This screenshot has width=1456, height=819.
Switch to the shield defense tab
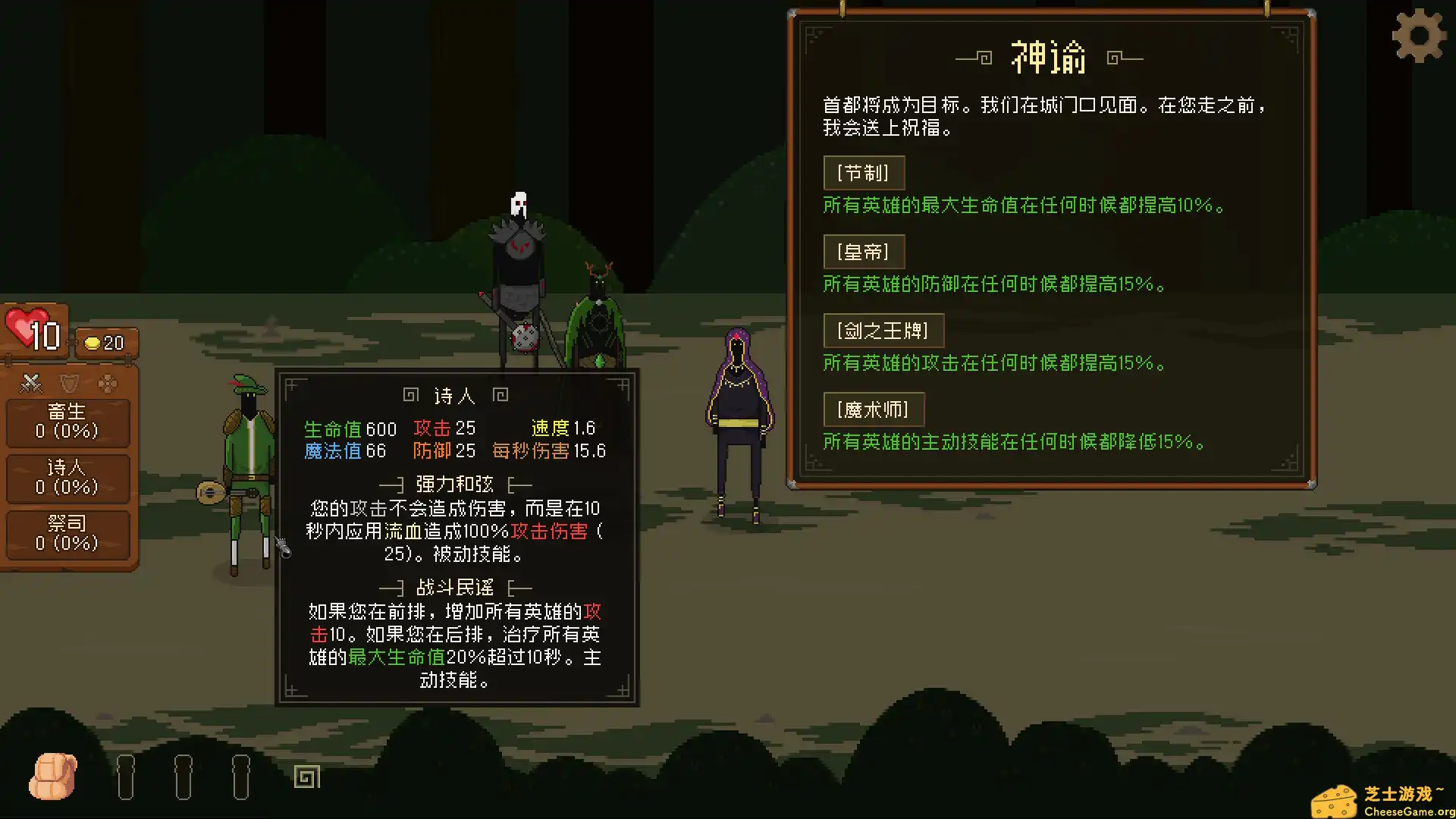click(70, 384)
